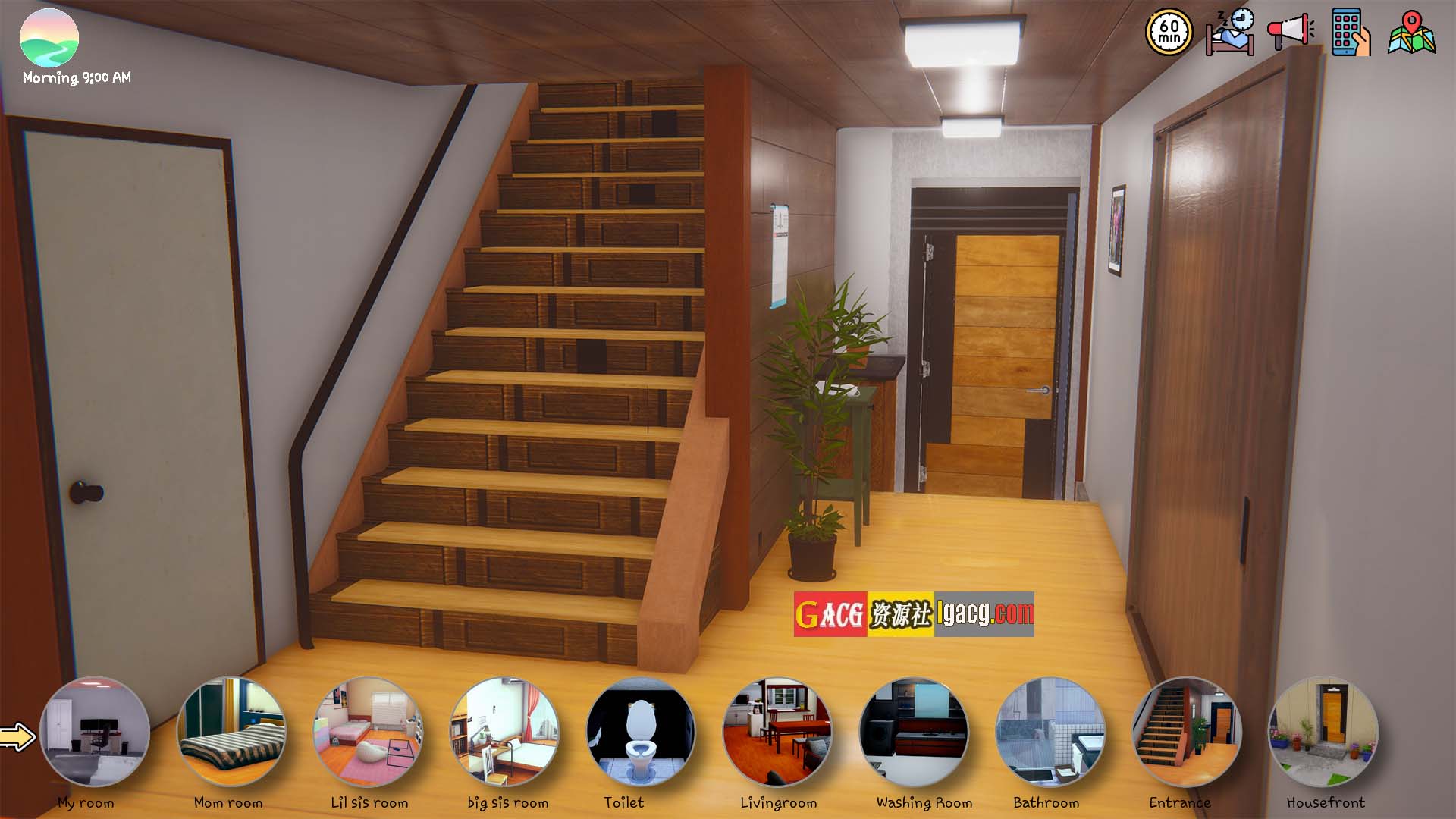Go to My room thumbnail
Viewport: 1456px width, 819px height.
point(95,733)
